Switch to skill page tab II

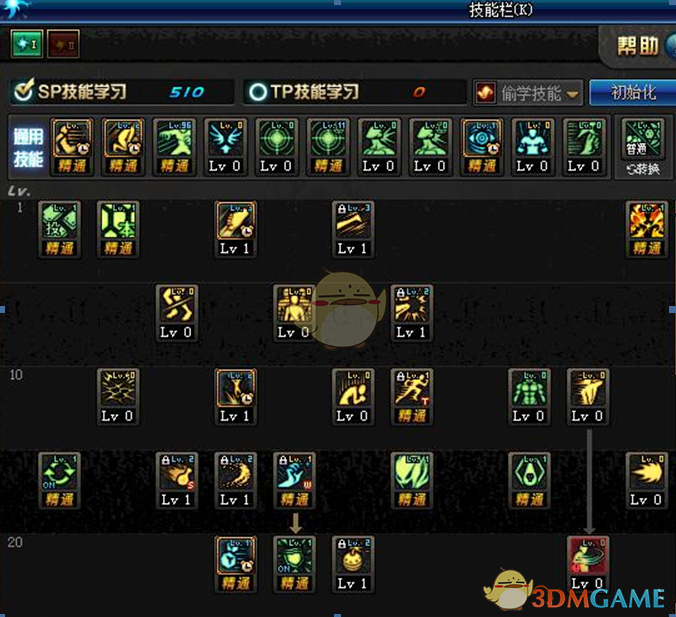coord(62,44)
